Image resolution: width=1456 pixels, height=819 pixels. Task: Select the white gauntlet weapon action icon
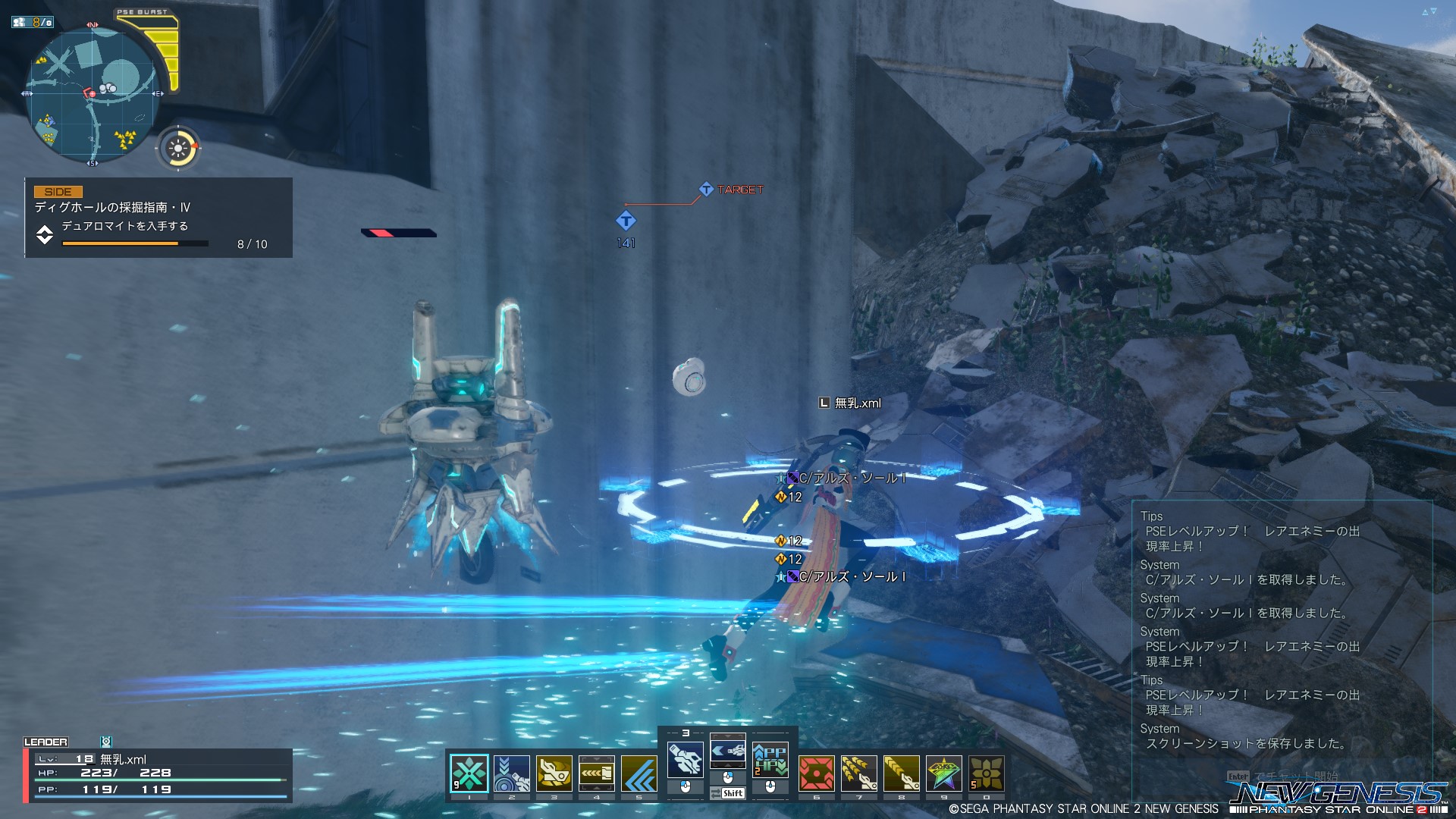pos(685,759)
